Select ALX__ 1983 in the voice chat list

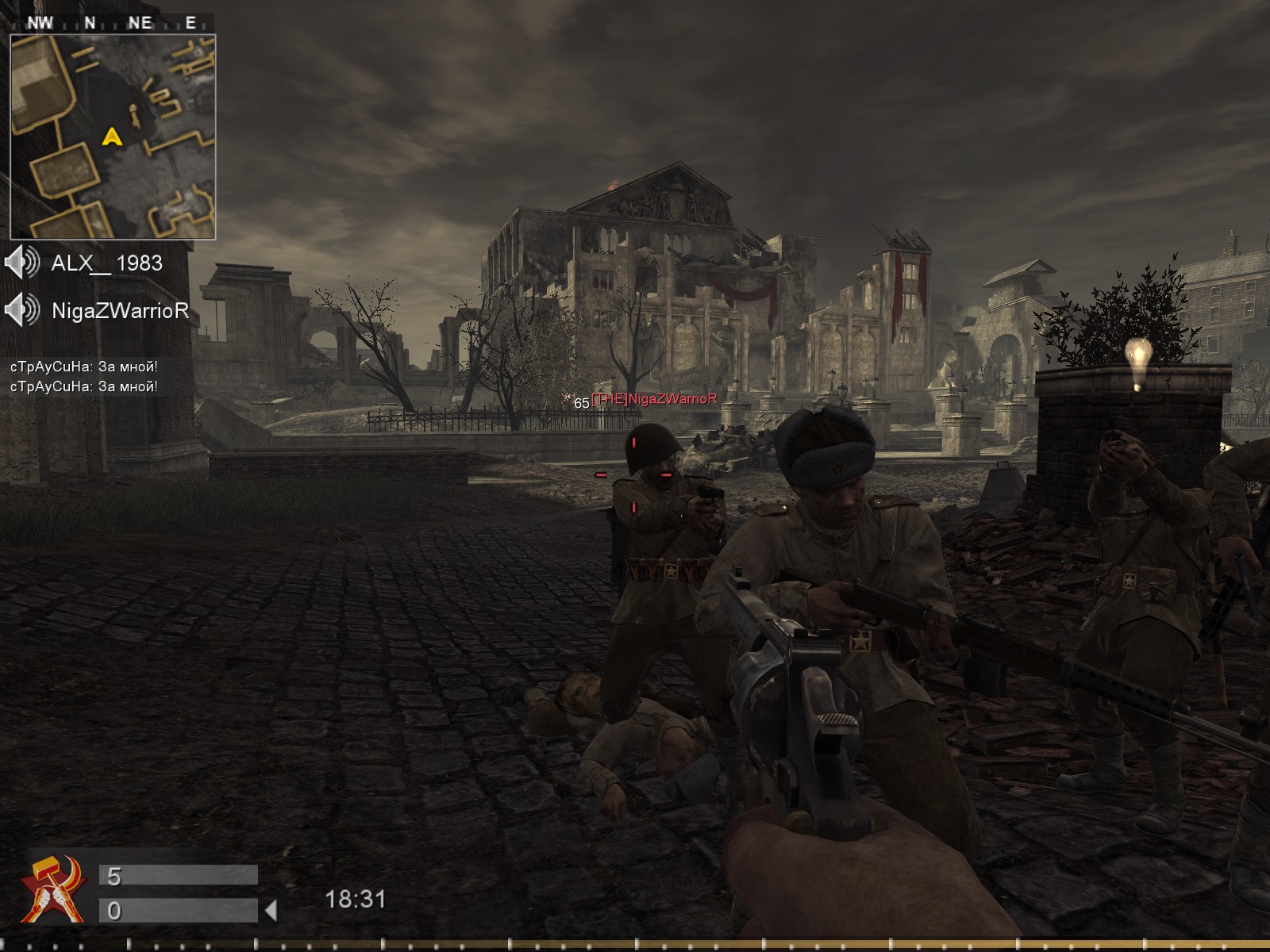[106, 263]
